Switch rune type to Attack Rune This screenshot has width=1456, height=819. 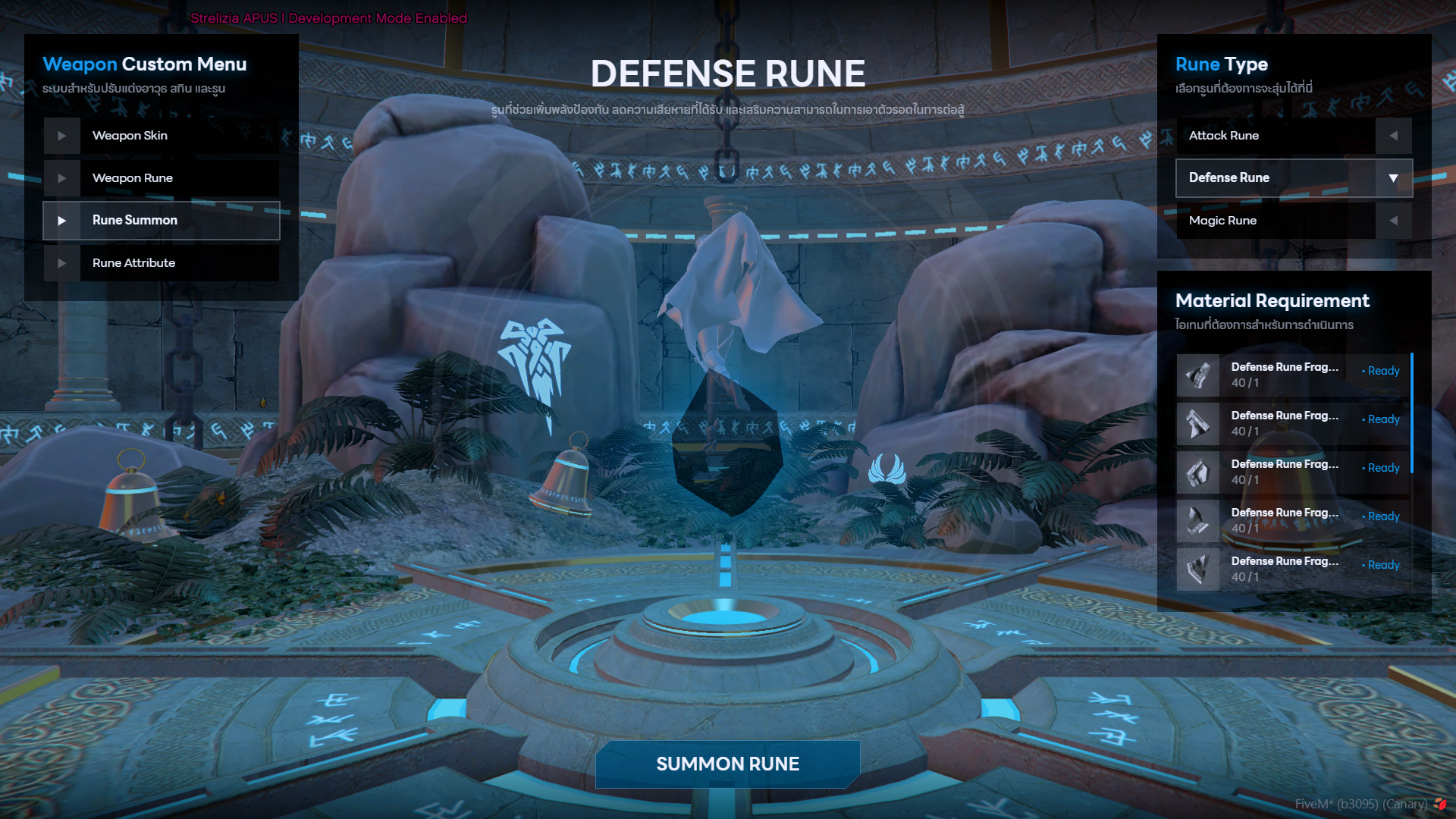[x=1259, y=135]
